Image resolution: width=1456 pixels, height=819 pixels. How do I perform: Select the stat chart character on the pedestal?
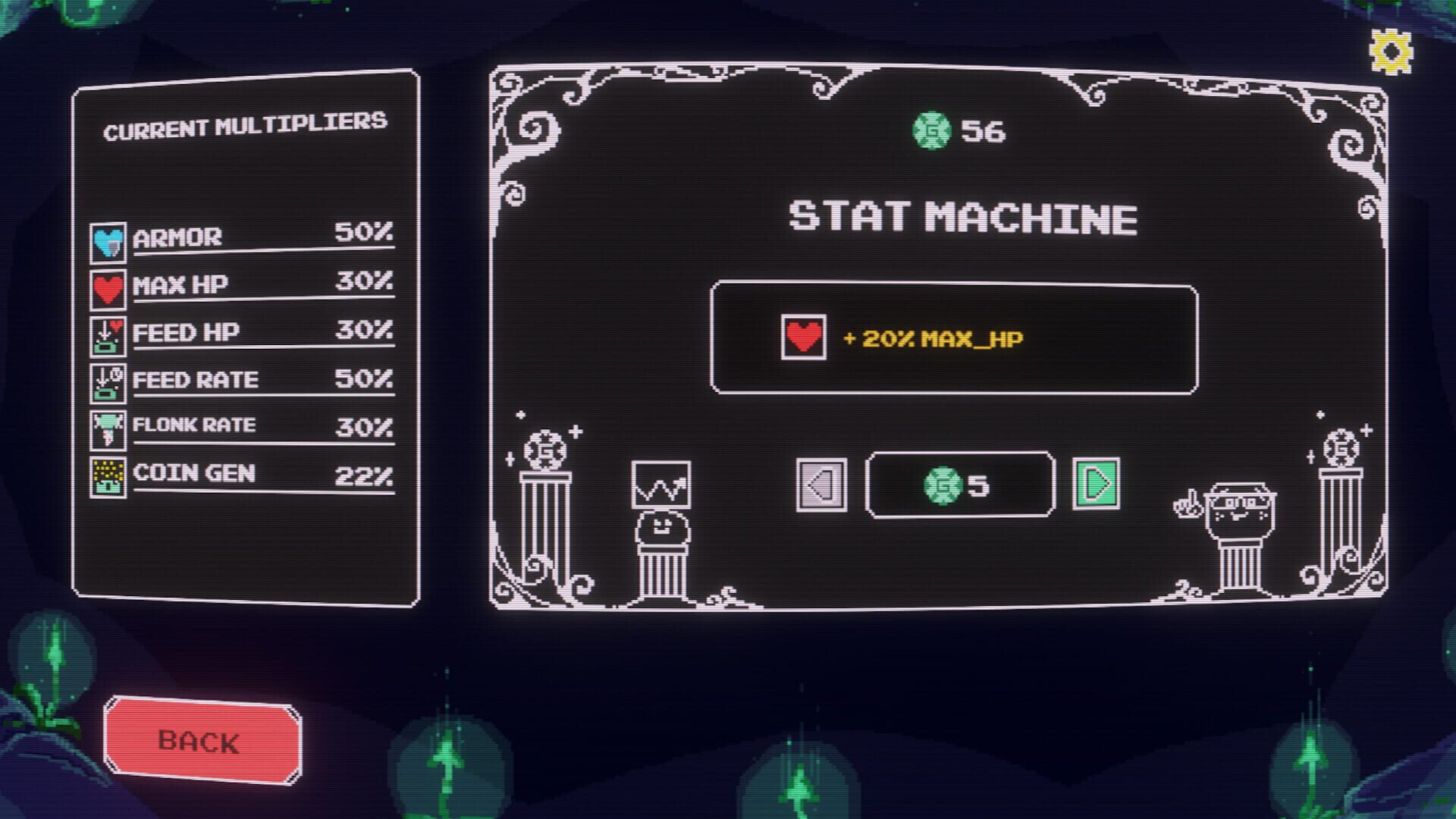coord(662,500)
